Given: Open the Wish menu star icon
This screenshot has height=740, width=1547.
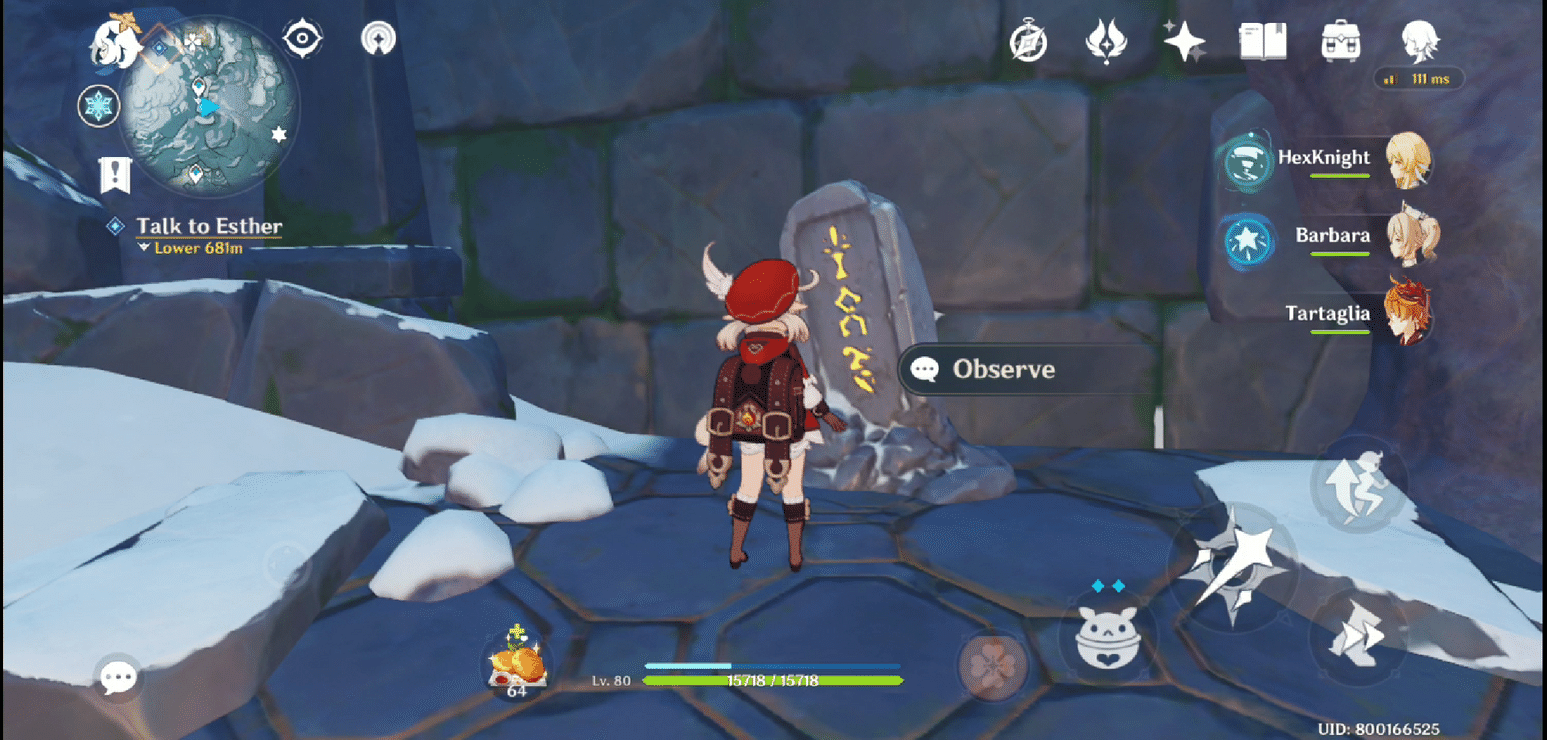Looking at the screenshot, I should pos(1183,41).
